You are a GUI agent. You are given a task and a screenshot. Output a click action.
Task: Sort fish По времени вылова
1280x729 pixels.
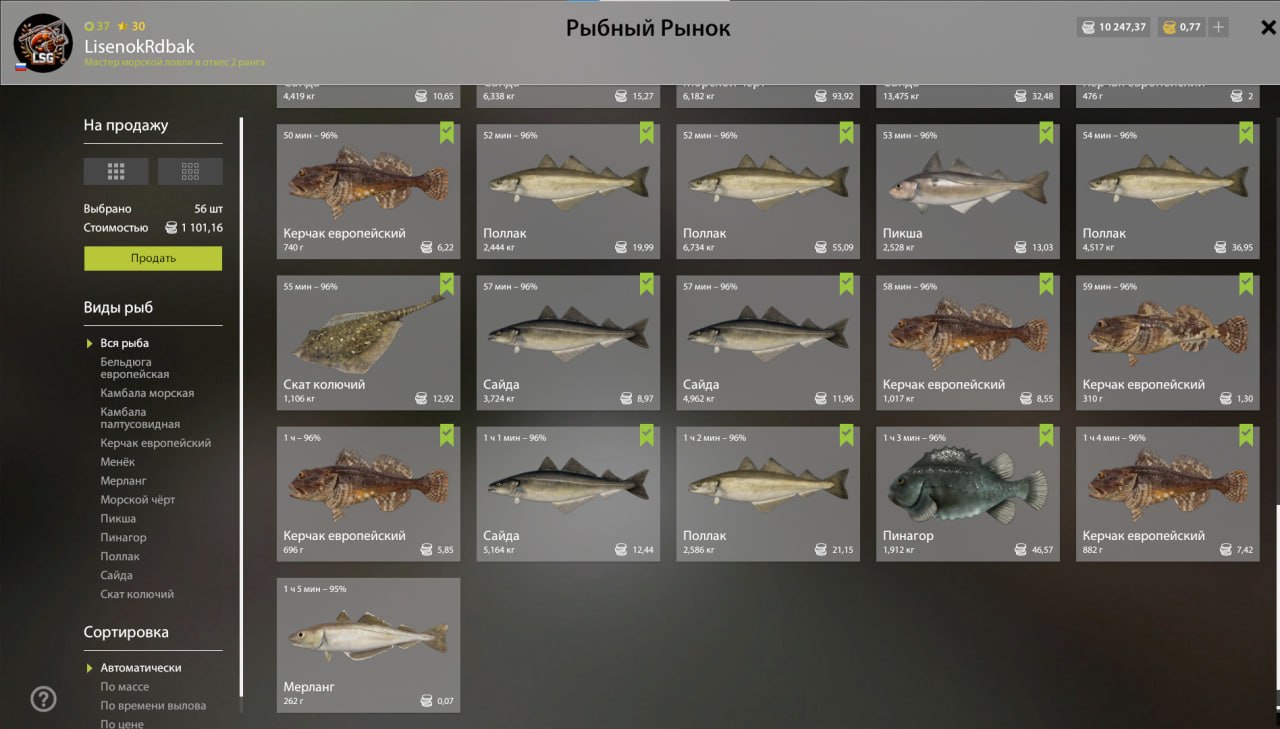point(153,706)
